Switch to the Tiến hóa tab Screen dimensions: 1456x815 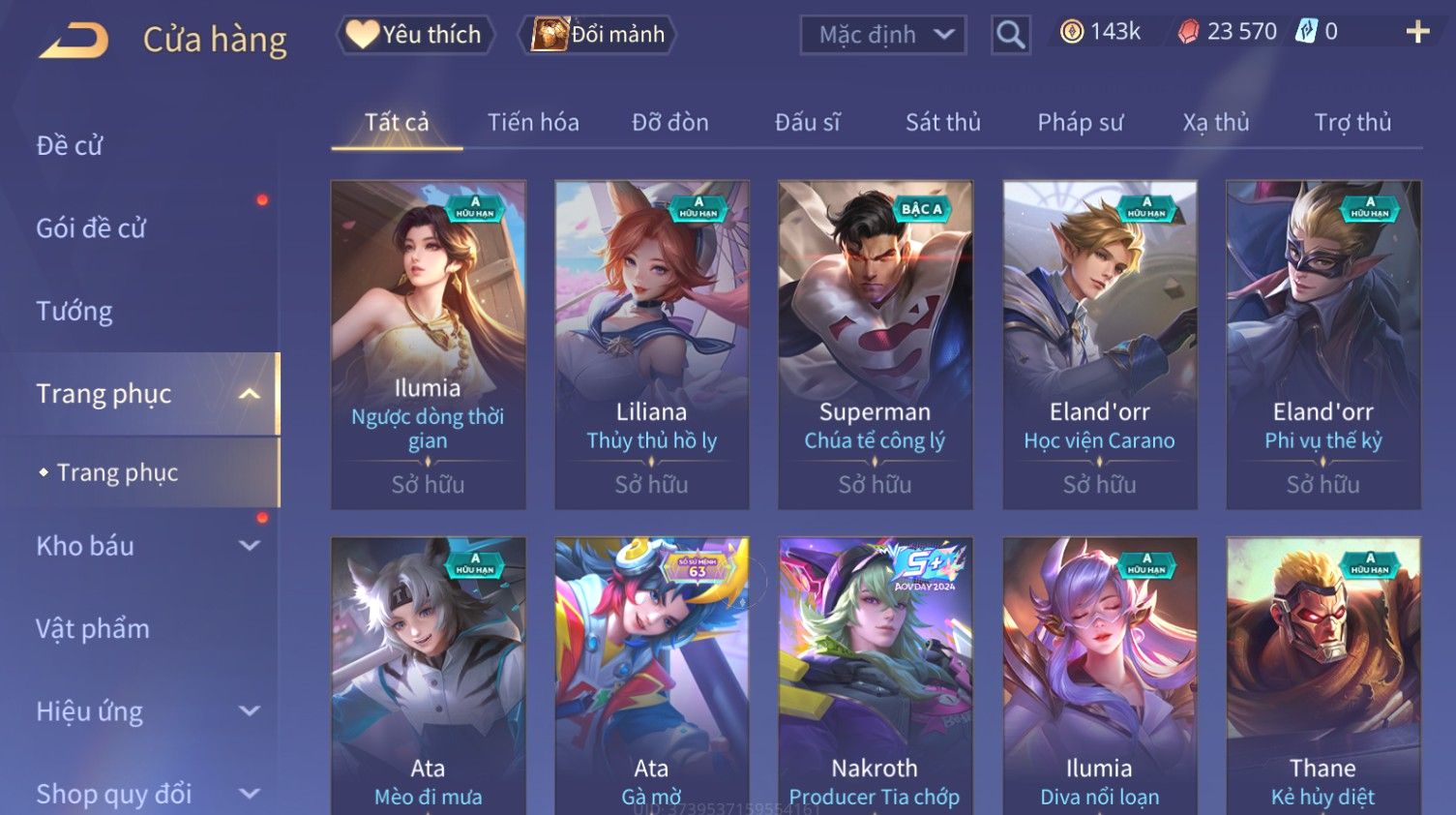coord(533,123)
